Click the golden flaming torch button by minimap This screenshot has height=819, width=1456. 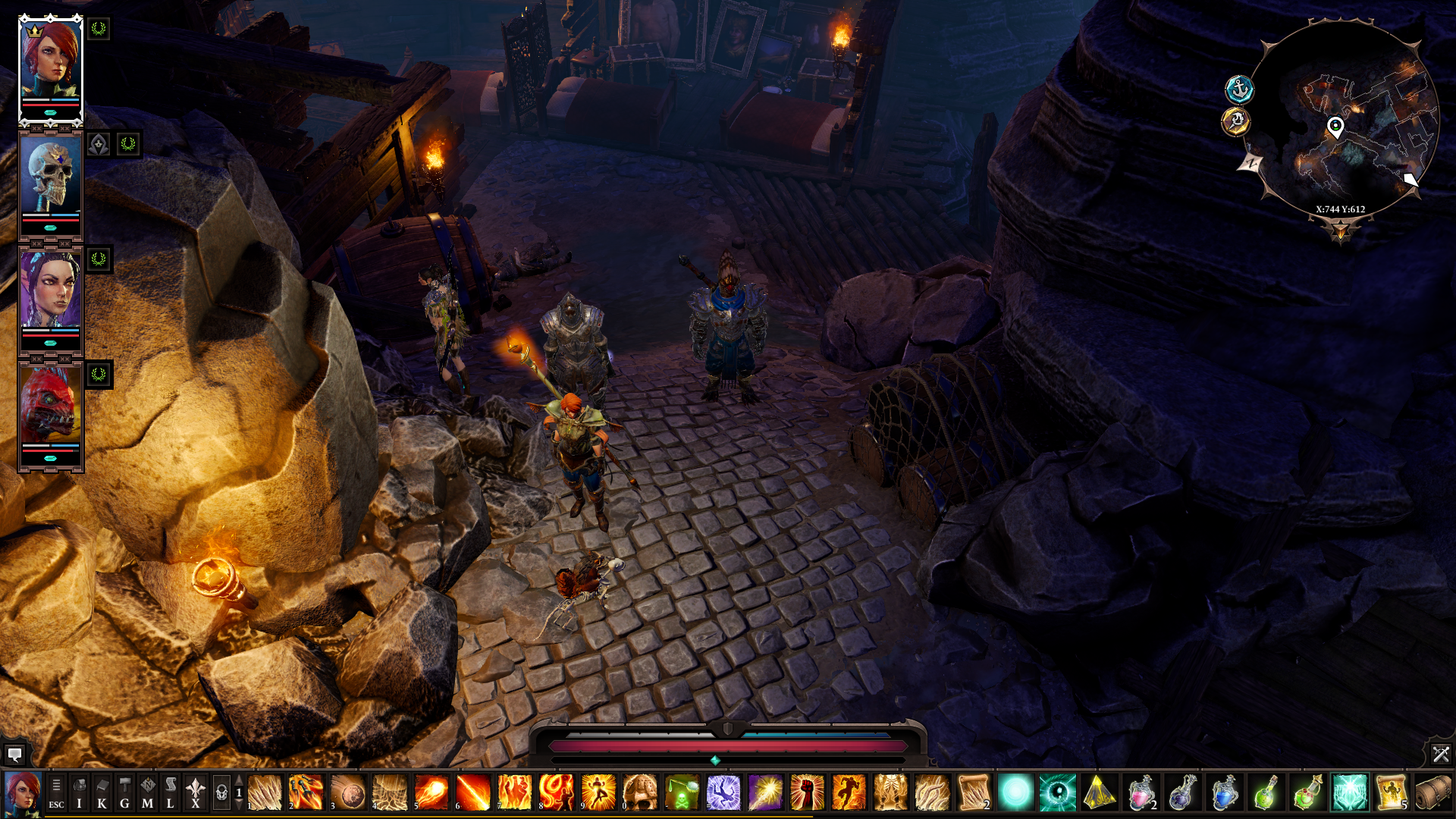point(1236,121)
